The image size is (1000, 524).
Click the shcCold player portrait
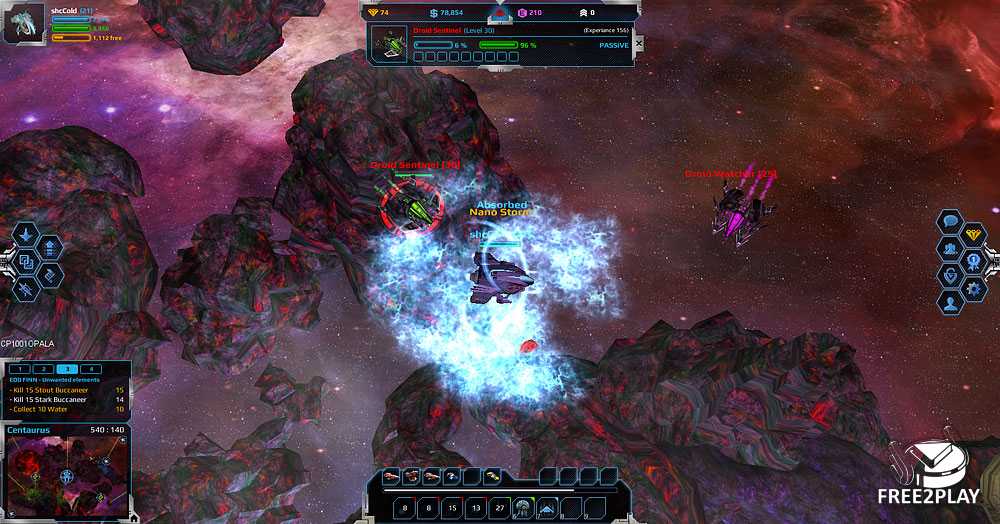[24, 25]
